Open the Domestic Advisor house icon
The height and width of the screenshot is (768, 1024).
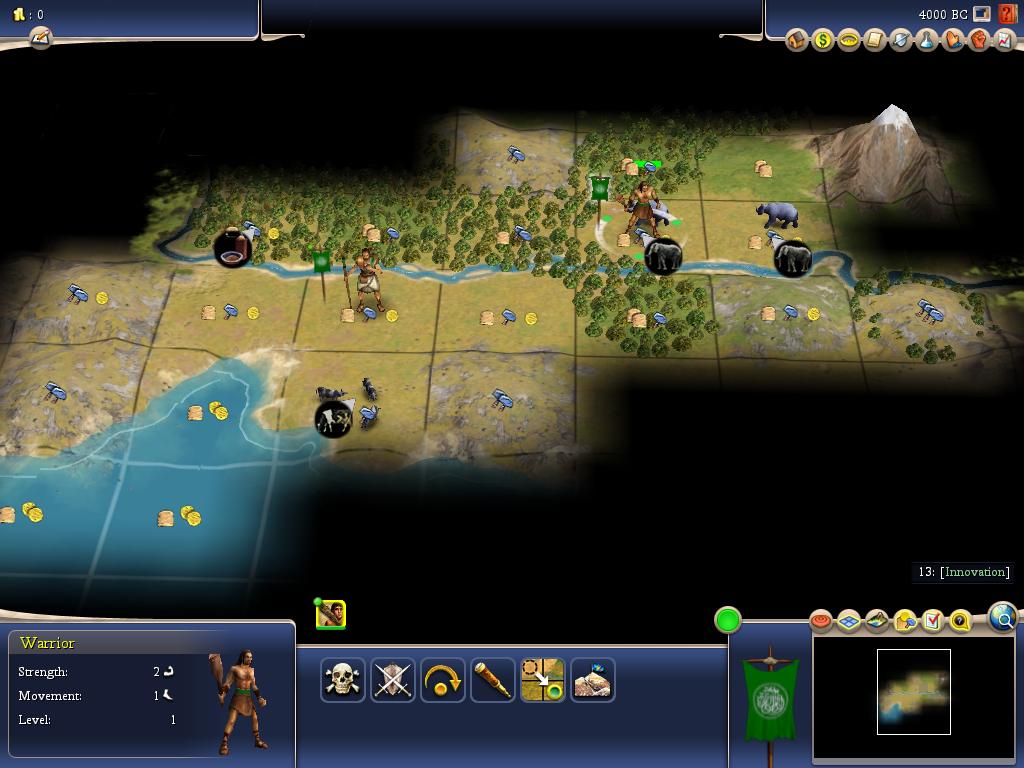pyautogui.click(x=797, y=41)
